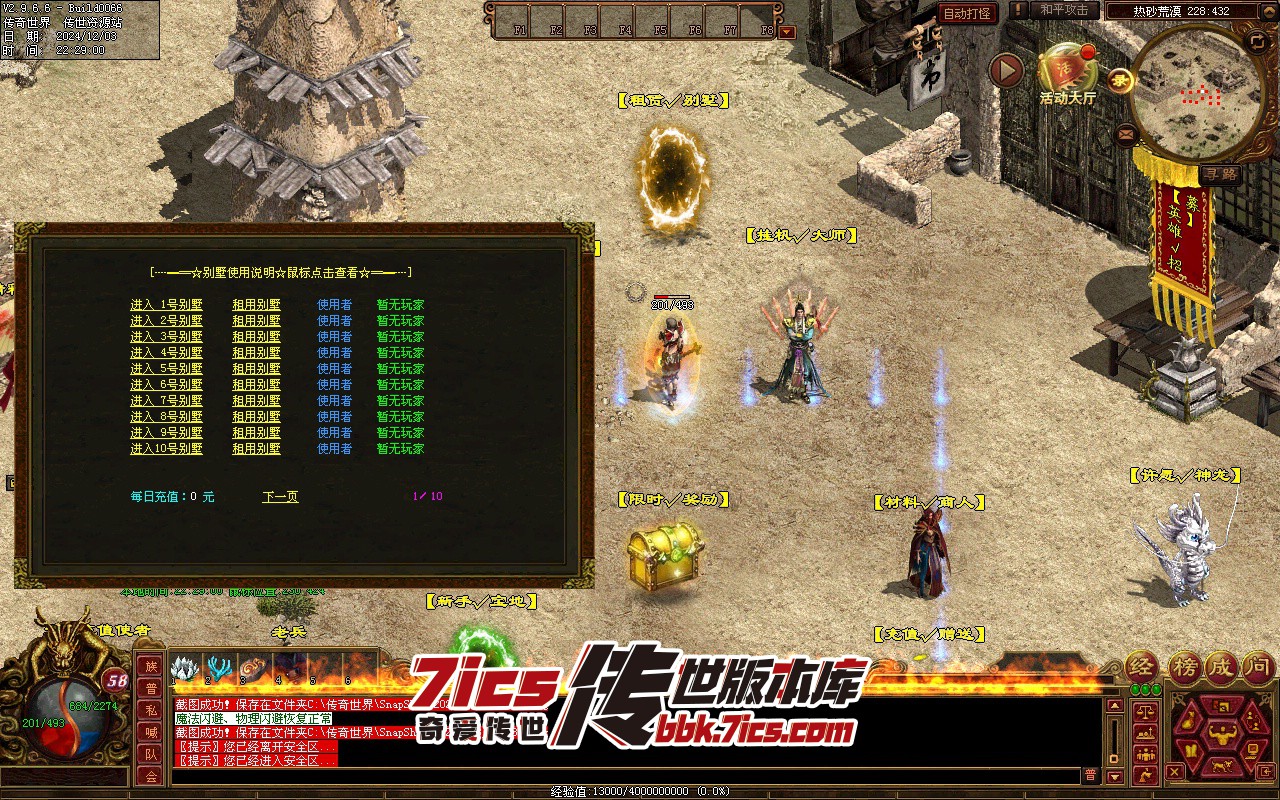
Task: Open the Activity Hall (活动大厅)
Action: tap(1067, 72)
